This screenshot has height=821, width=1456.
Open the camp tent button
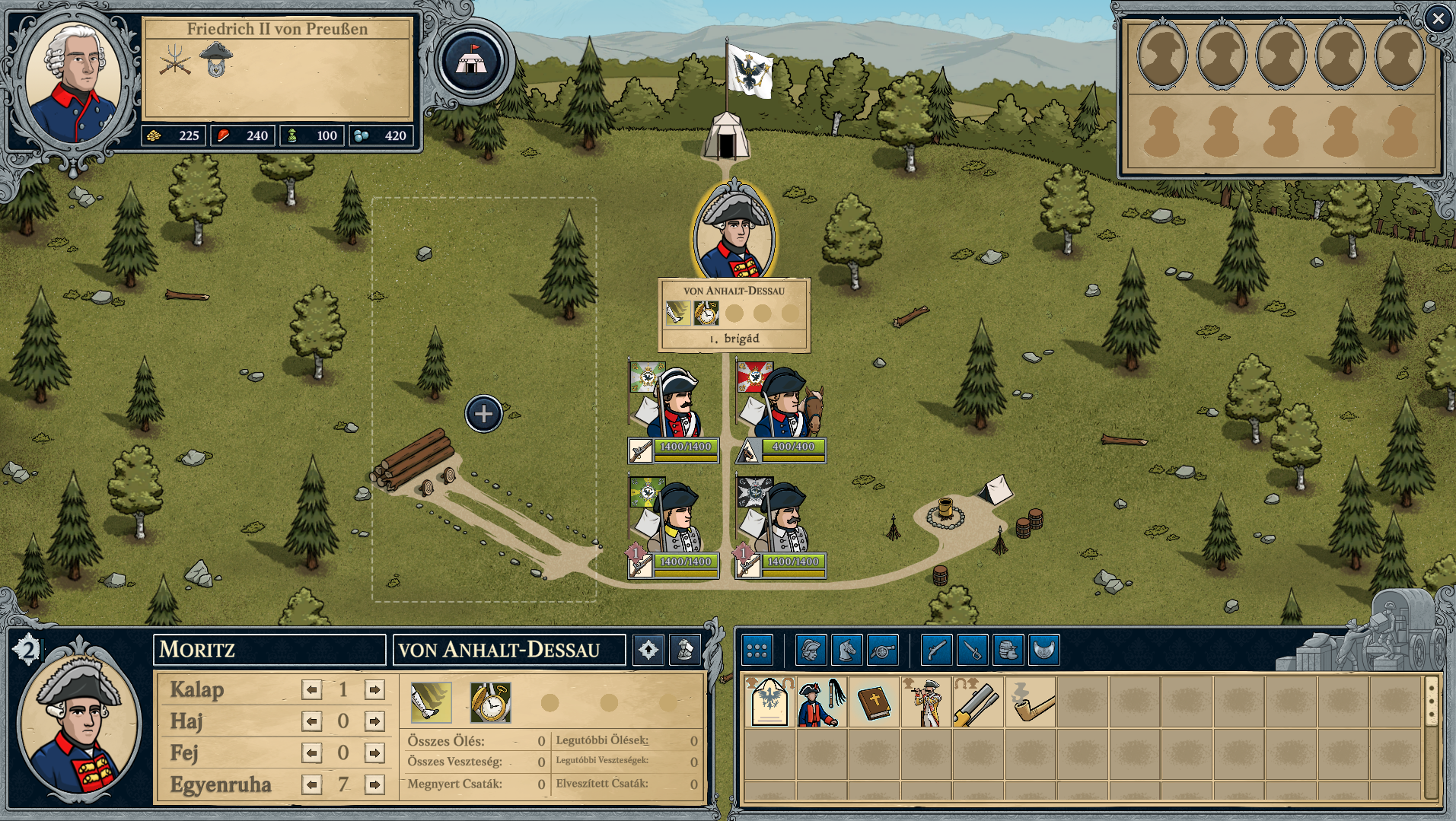(x=471, y=62)
